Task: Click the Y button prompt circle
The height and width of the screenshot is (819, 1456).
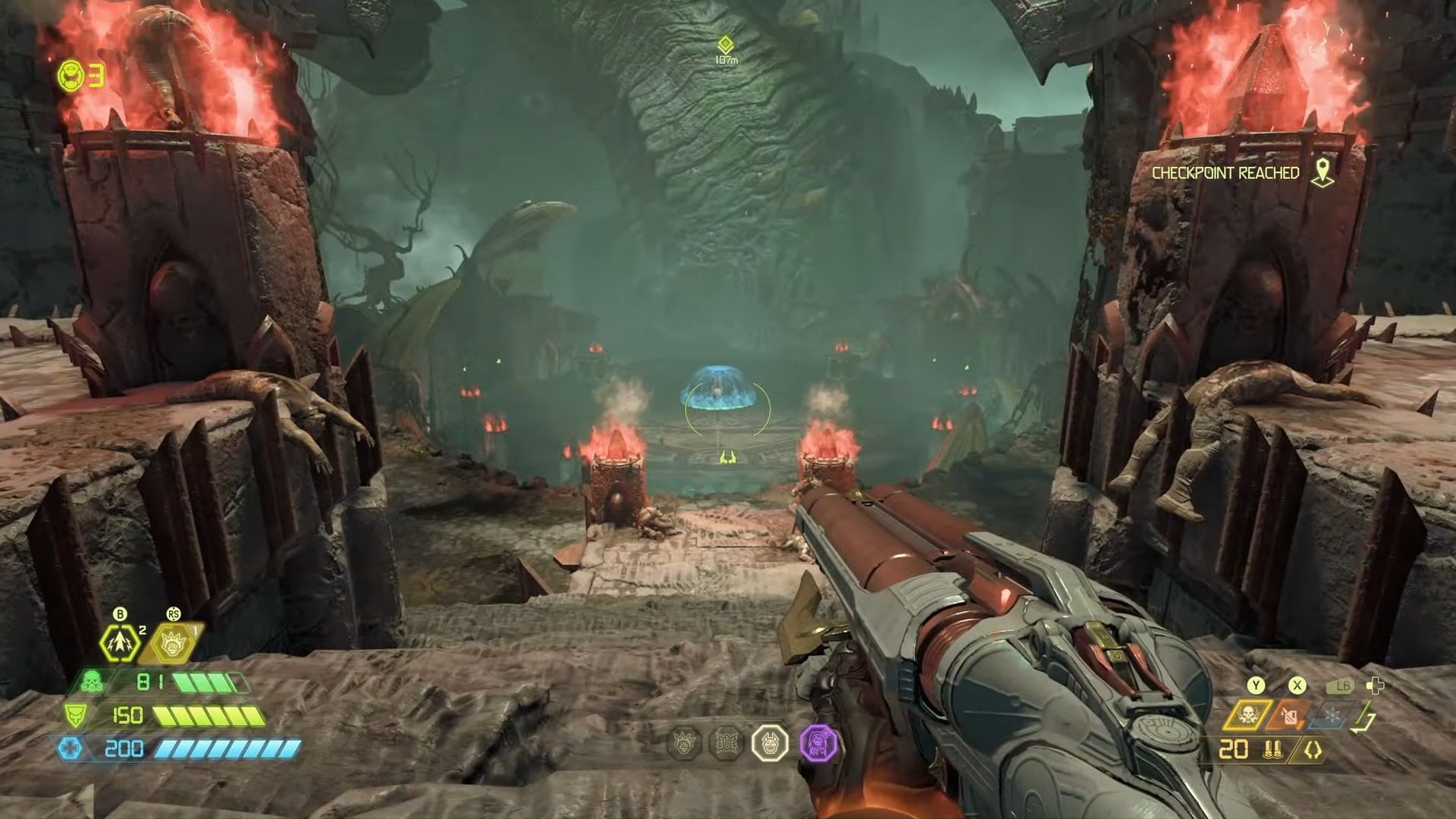Action: click(x=1255, y=686)
